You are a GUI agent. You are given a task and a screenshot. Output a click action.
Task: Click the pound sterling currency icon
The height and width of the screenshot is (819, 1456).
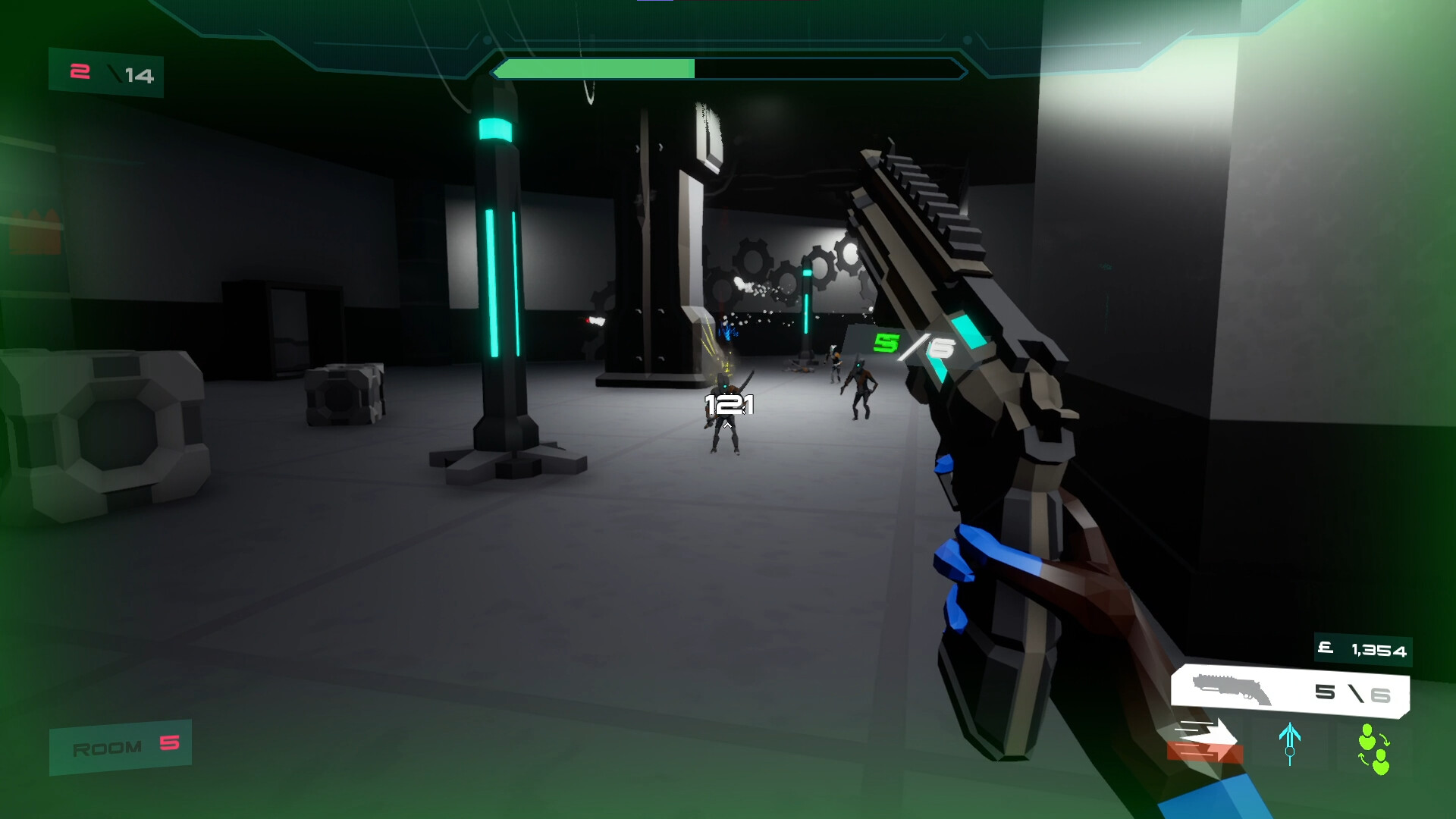1324,648
